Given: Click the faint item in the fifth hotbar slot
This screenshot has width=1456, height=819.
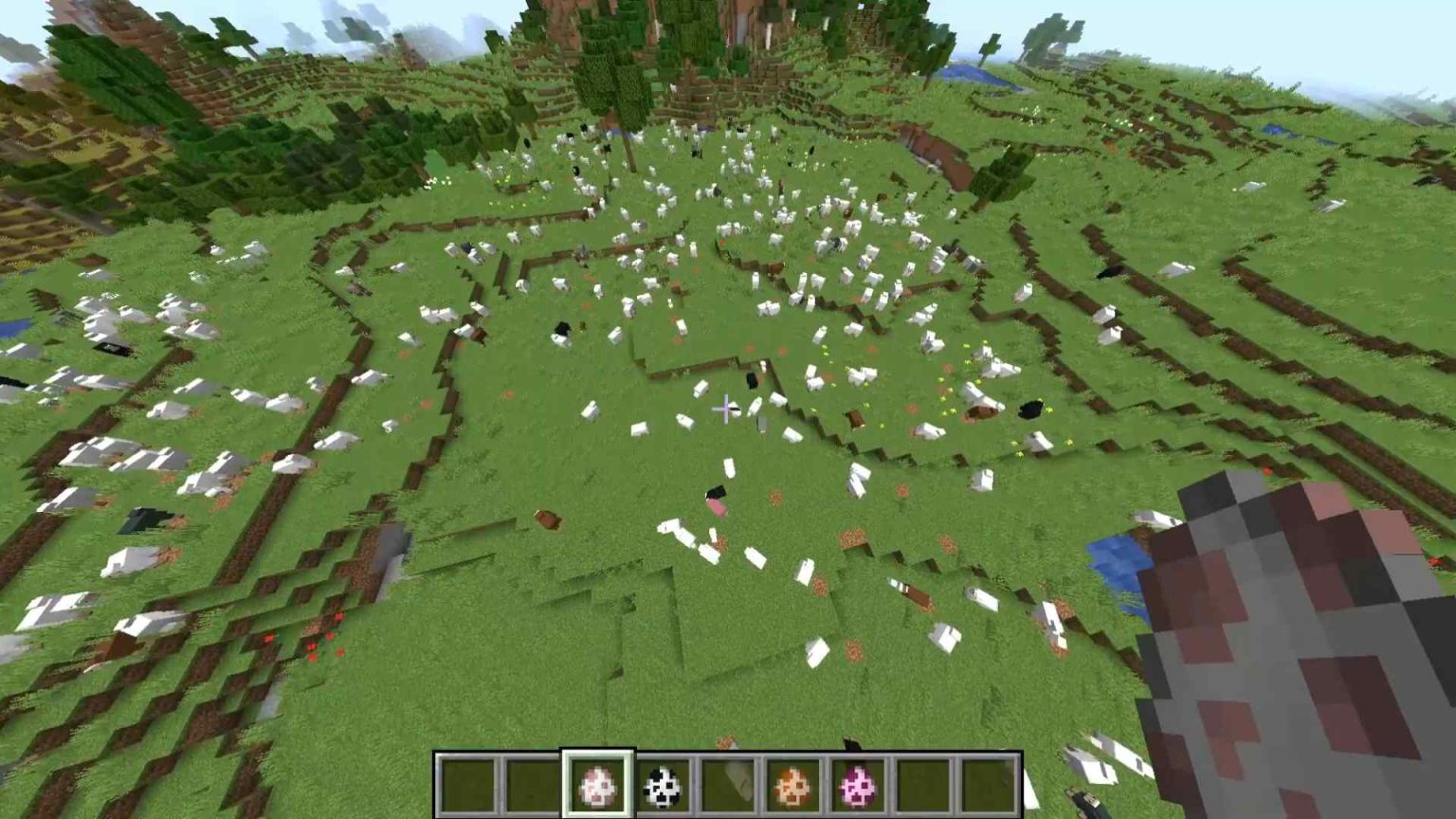Looking at the screenshot, I should (725, 783).
